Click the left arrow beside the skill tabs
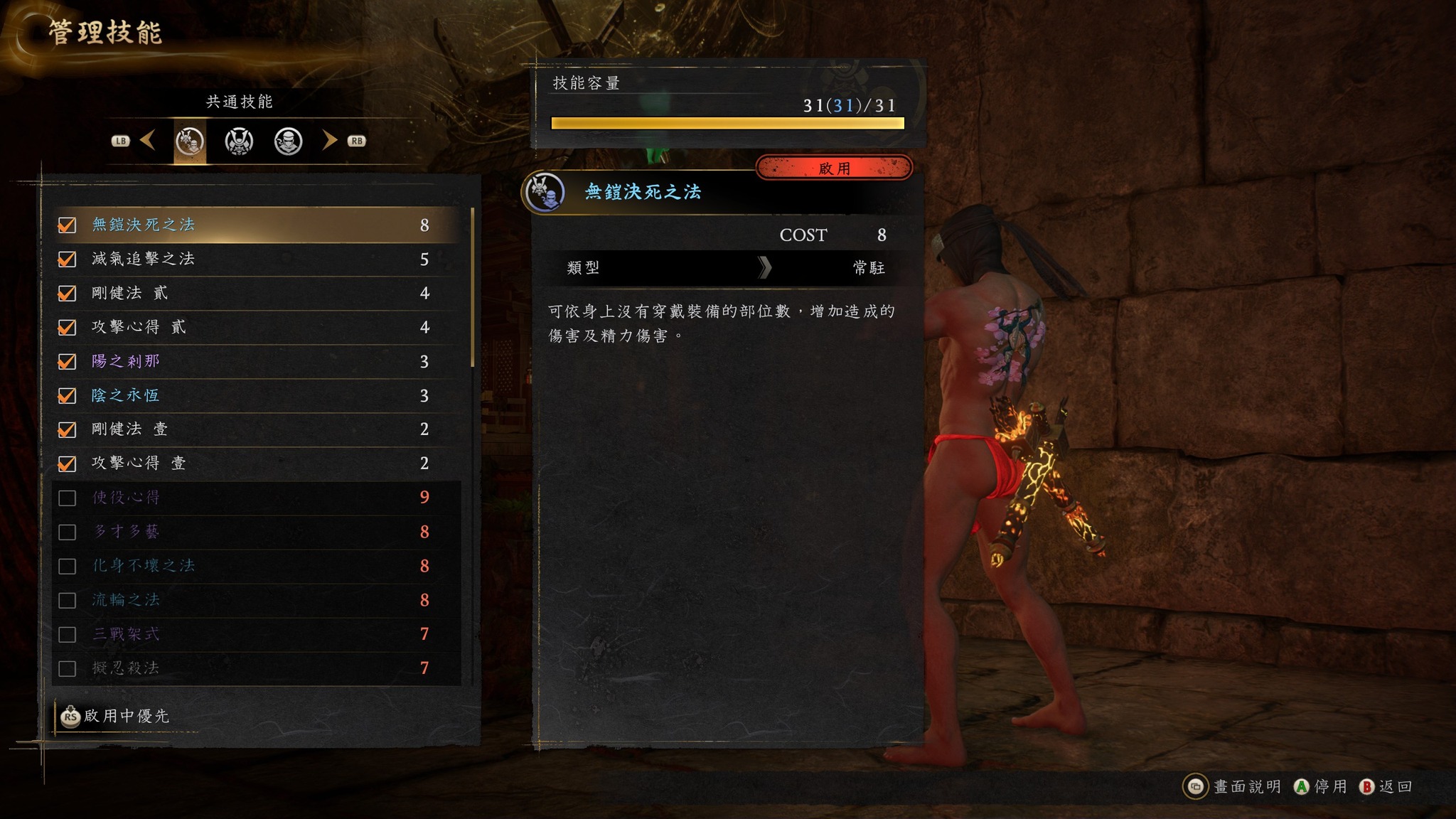Viewport: 1456px width, 819px height. 148,140
